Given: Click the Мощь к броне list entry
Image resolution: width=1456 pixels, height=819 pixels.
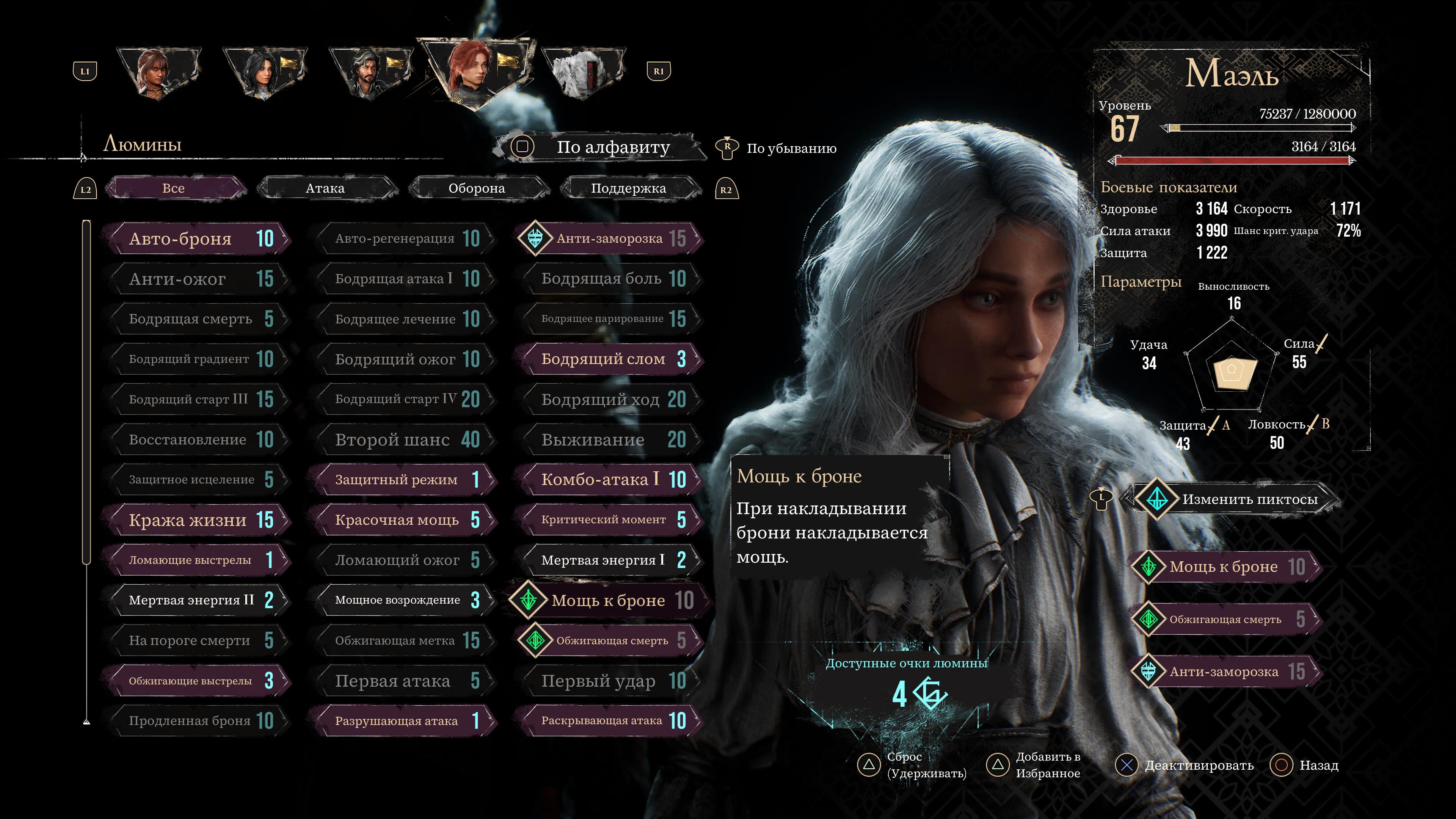Looking at the screenshot, I should click(x=610, y=600).
